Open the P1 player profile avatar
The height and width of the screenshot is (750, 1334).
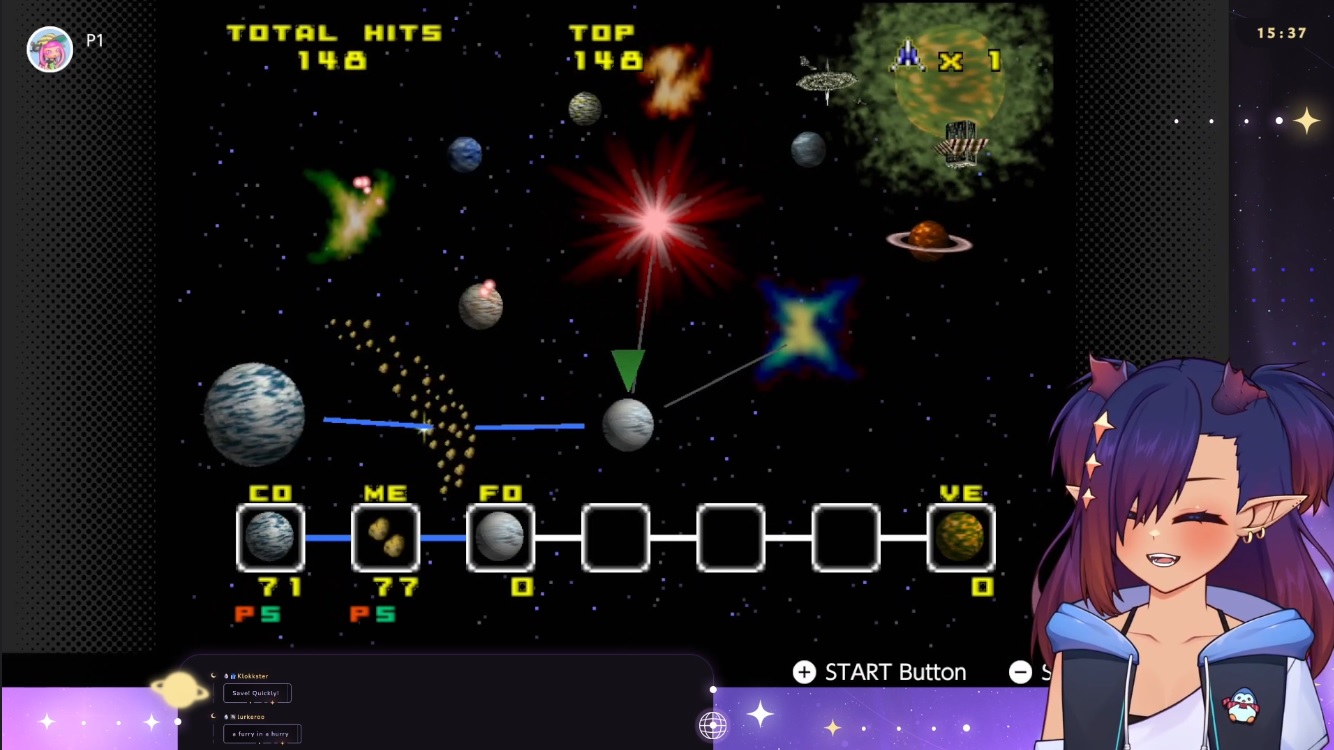pos(49,49)
